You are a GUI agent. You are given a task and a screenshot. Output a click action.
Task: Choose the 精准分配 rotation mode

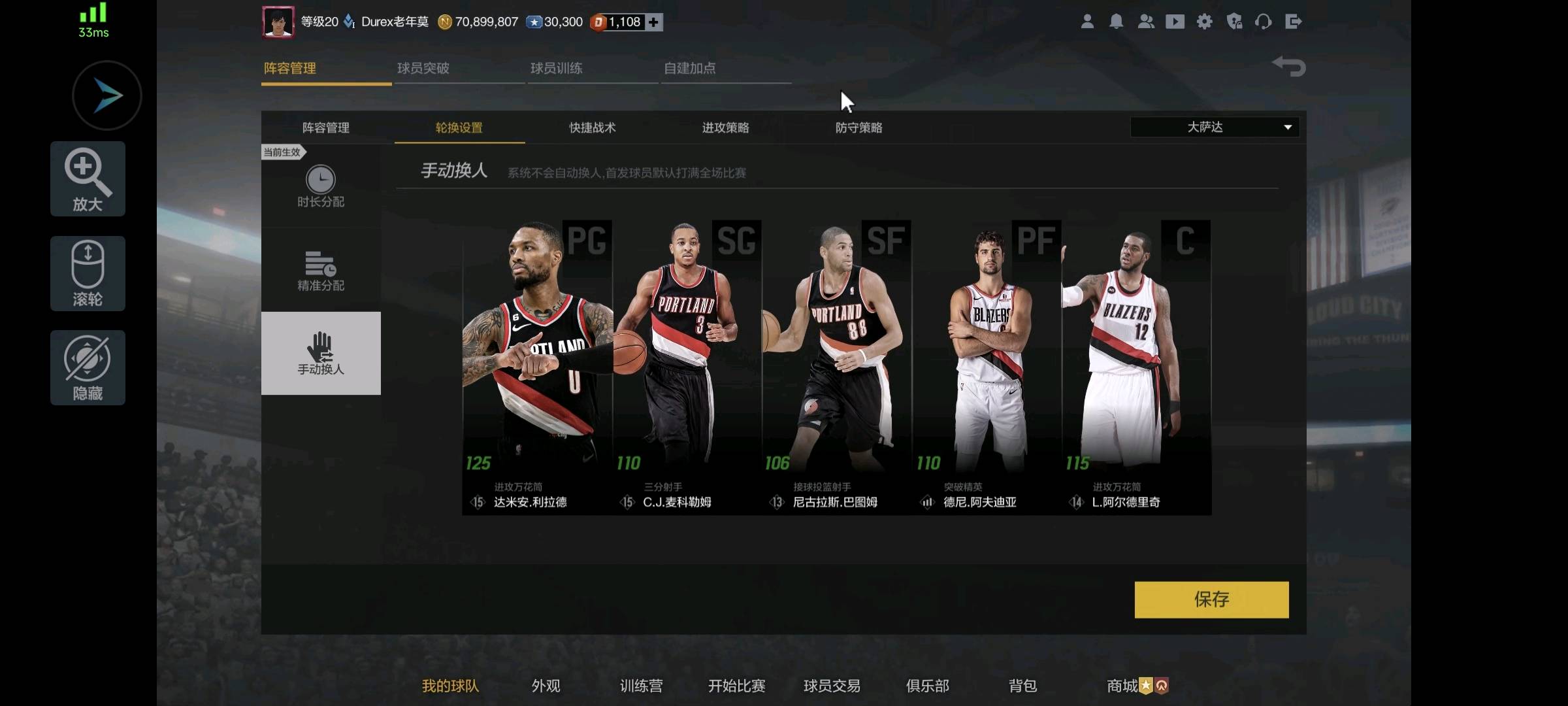(321, 270)
